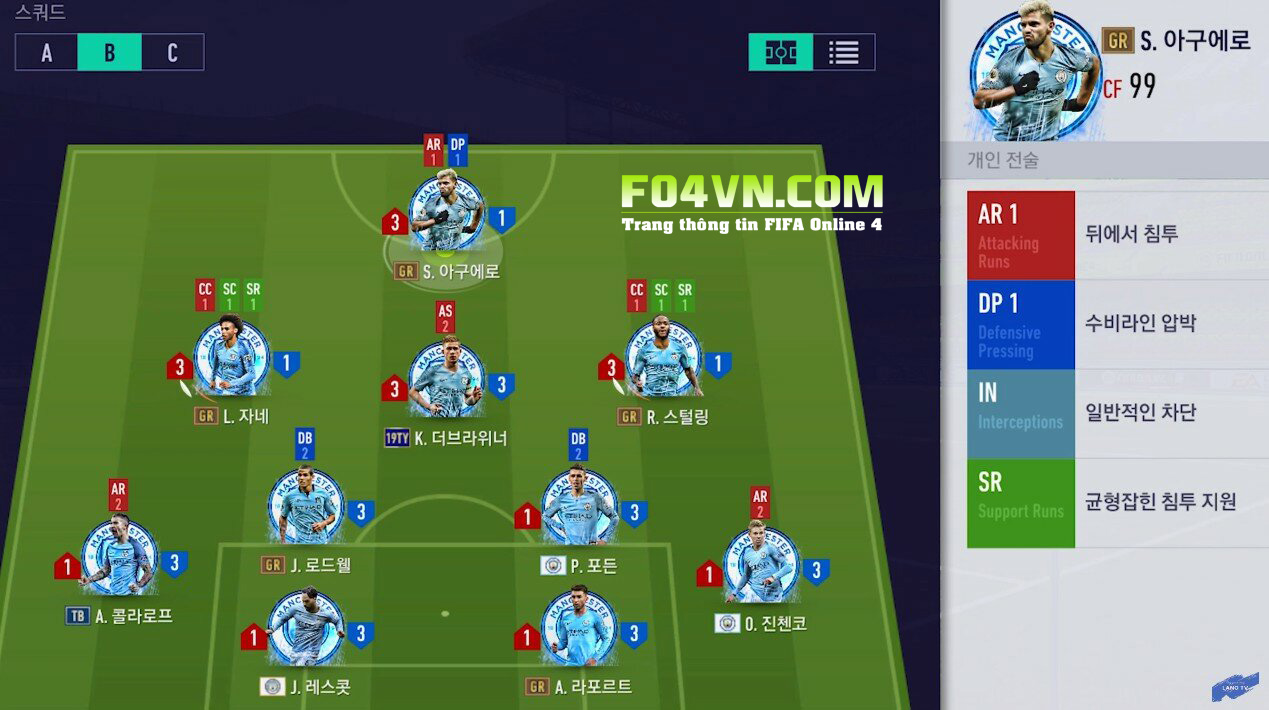Viewport: 1269px width, 710px height.
Task: Pick left back A. 콜라로프
Action: coord(119,557)
